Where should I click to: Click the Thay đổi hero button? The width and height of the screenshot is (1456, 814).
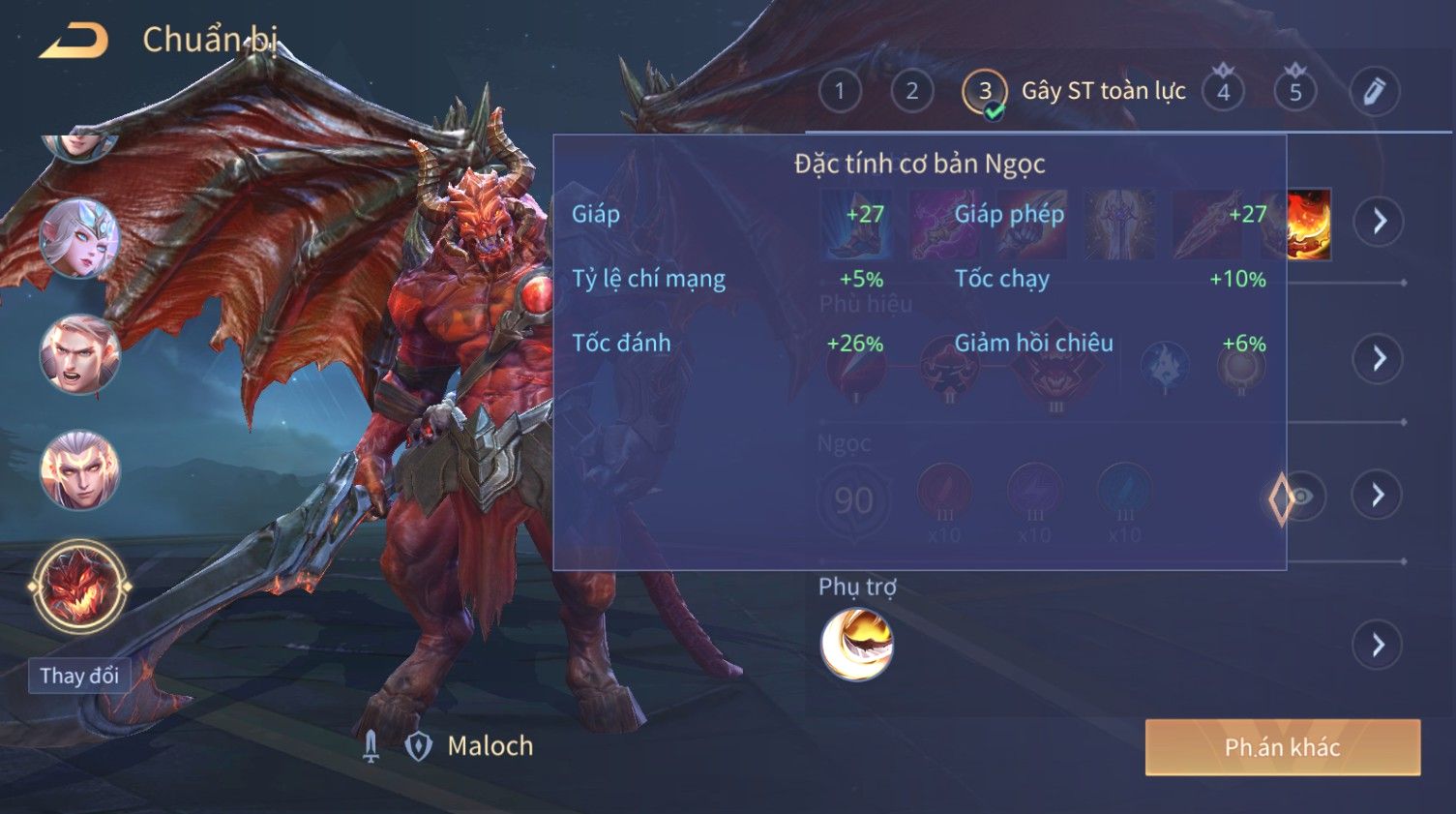pyautogui.click(x=79, y=676)
